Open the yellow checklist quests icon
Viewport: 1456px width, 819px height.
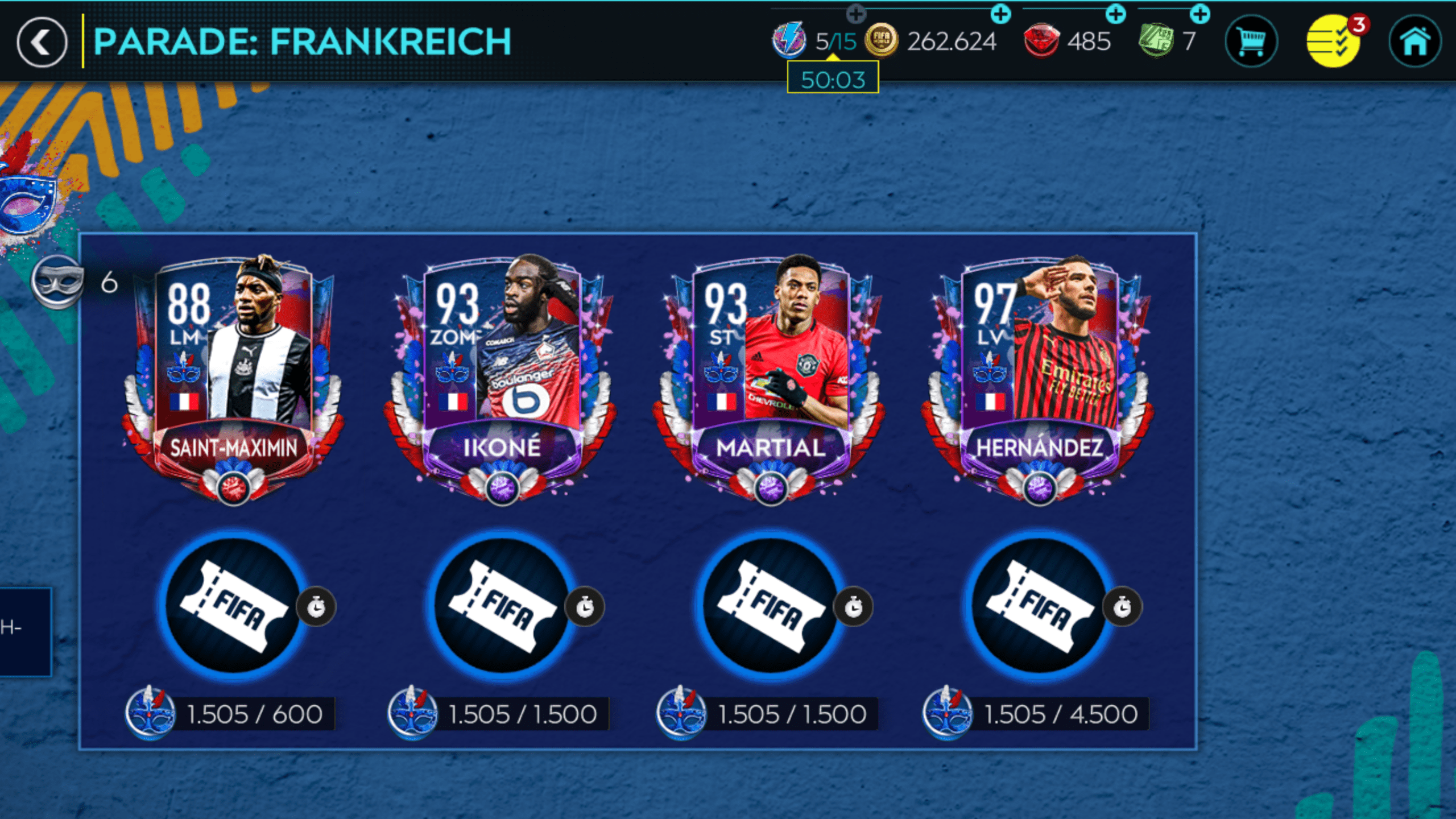1333,42
